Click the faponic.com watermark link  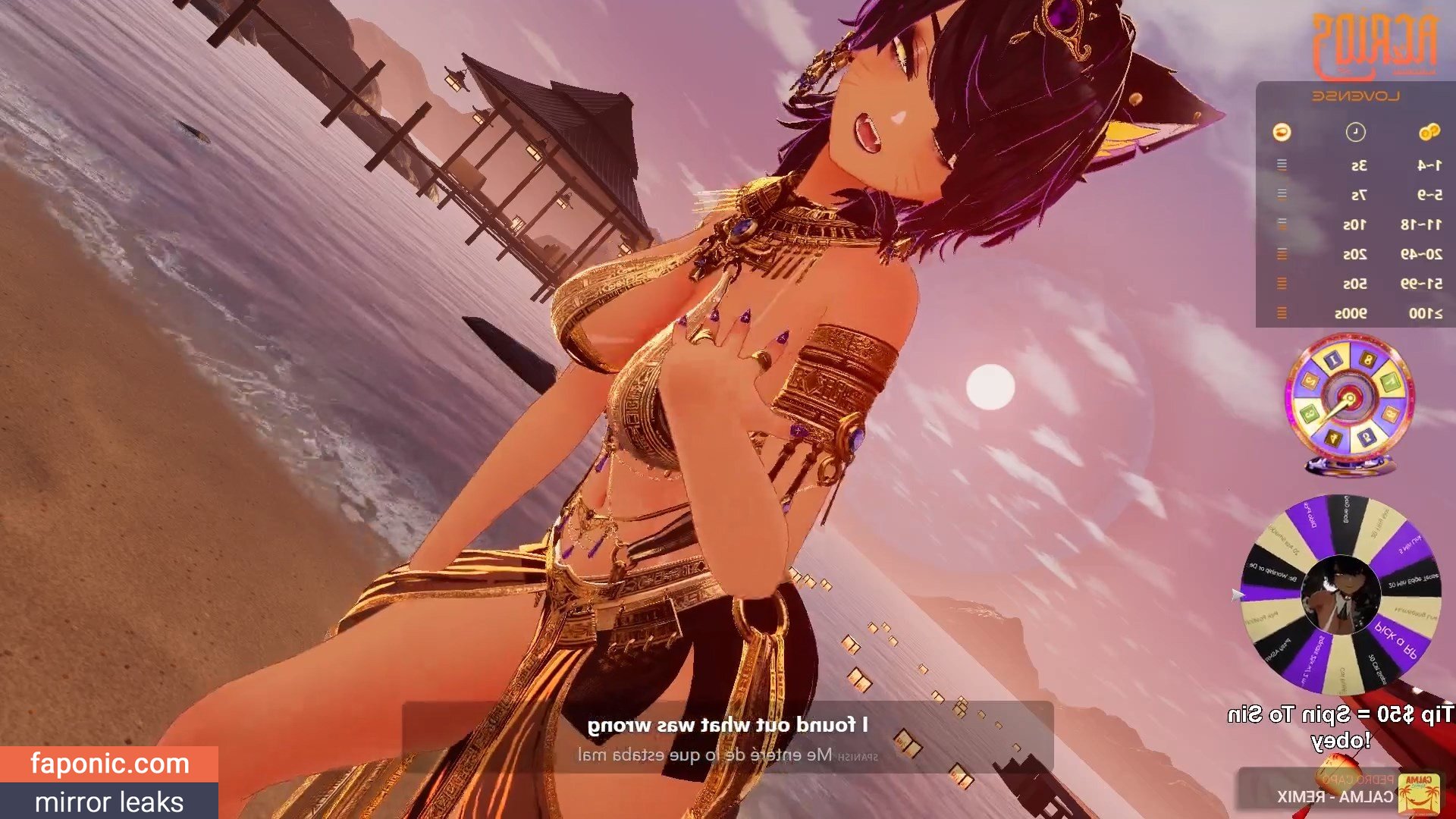pyautogui.click(x=109, y=764)
